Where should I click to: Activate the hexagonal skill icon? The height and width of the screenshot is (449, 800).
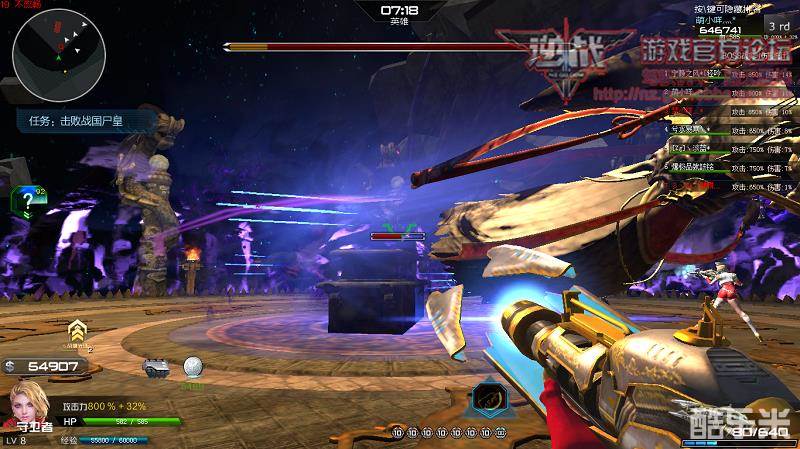click(x=487, y=399)
